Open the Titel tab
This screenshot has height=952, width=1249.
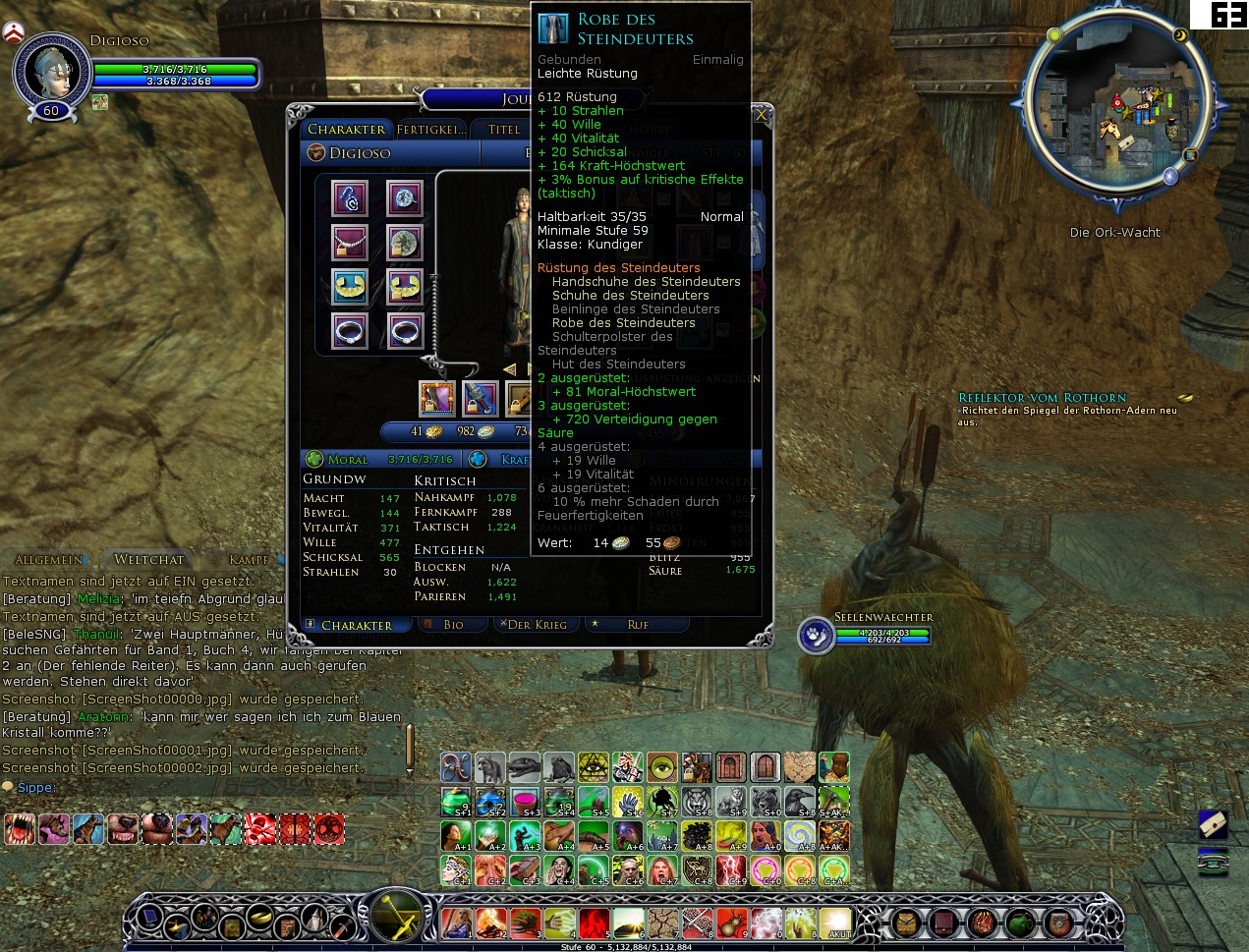tap(504, 130)
